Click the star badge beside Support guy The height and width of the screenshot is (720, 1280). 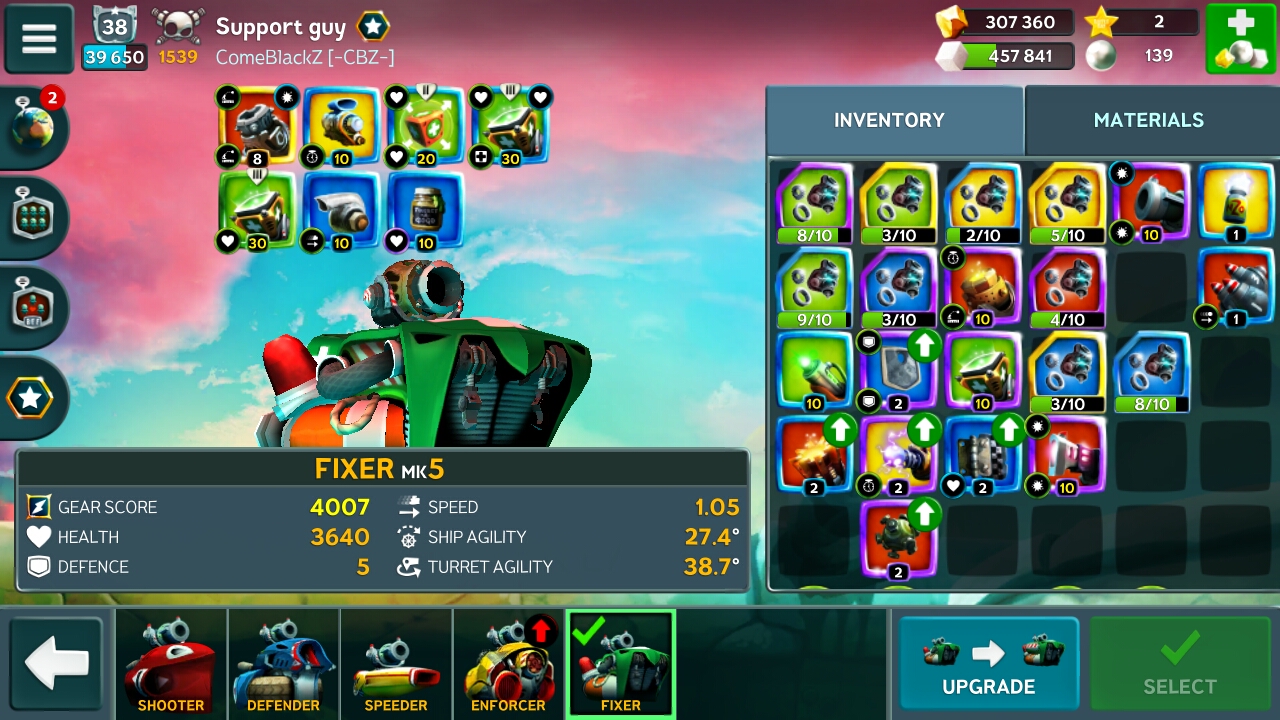pos(373,27)
